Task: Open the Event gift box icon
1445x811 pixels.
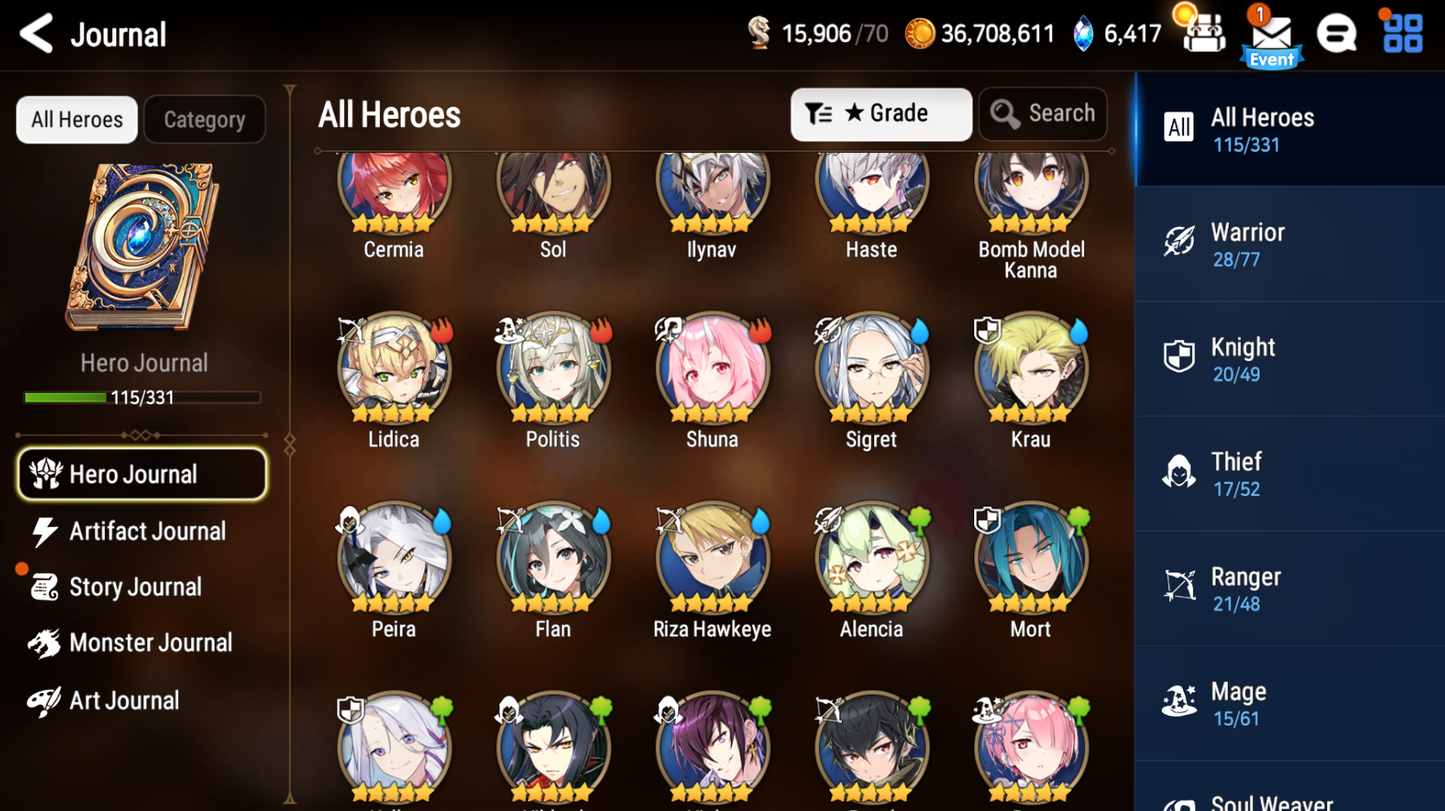Action: coord(1204,33)
